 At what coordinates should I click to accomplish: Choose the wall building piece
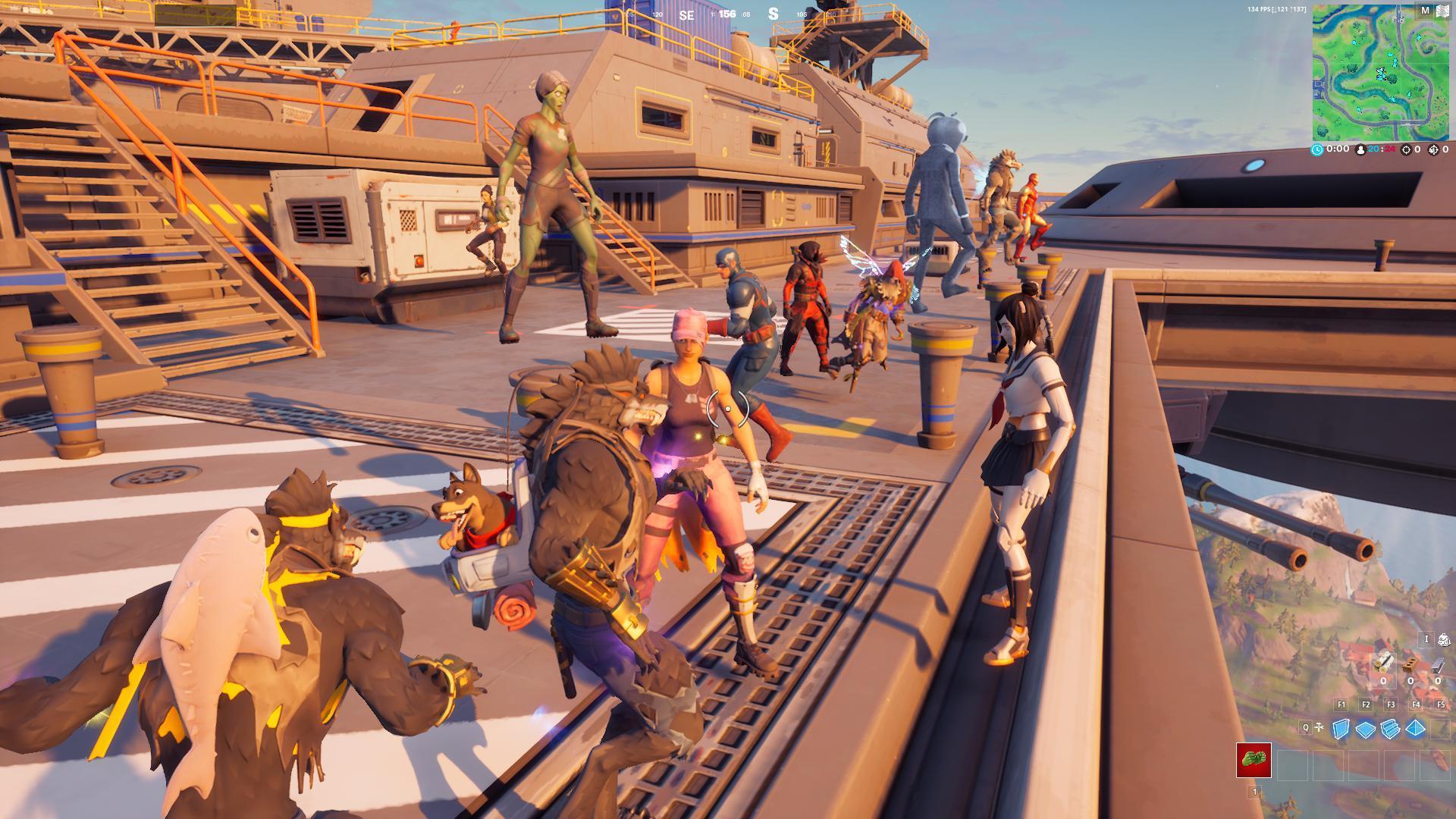click(x=1341, y=729)
